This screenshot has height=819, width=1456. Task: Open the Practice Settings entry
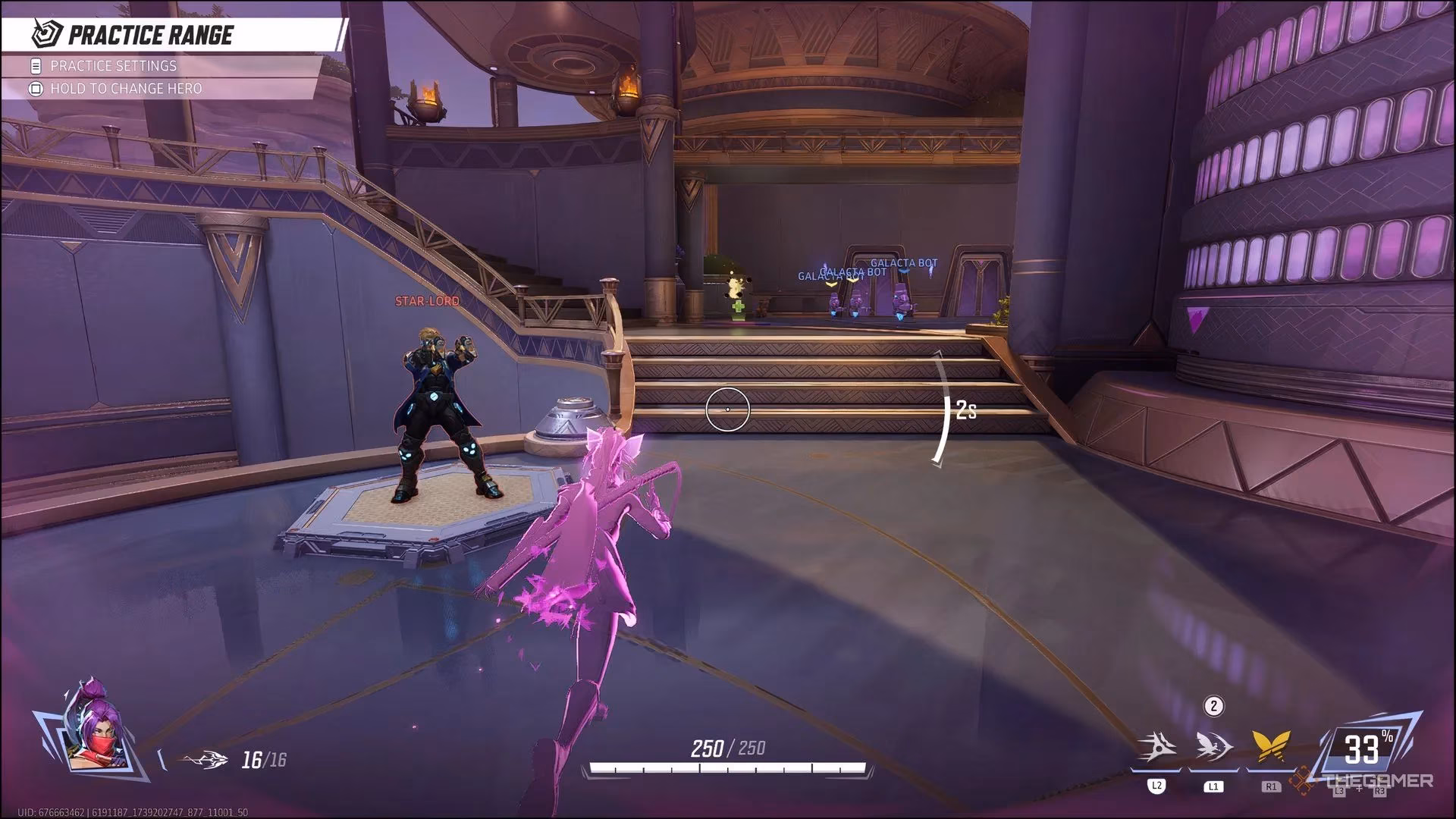point(114,66)
